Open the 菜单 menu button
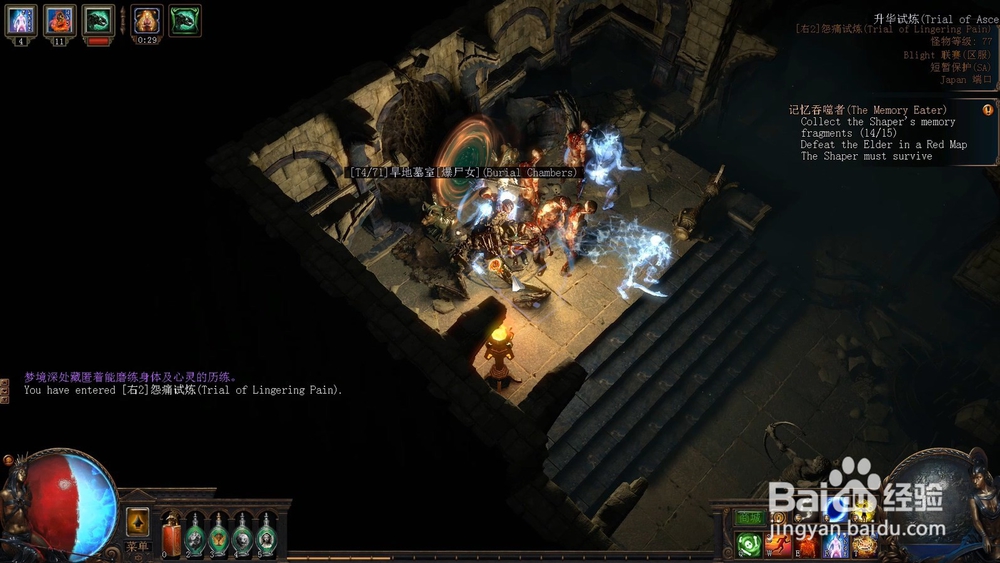This screenshot has height=563, width=1000. (x=137, y=547)
